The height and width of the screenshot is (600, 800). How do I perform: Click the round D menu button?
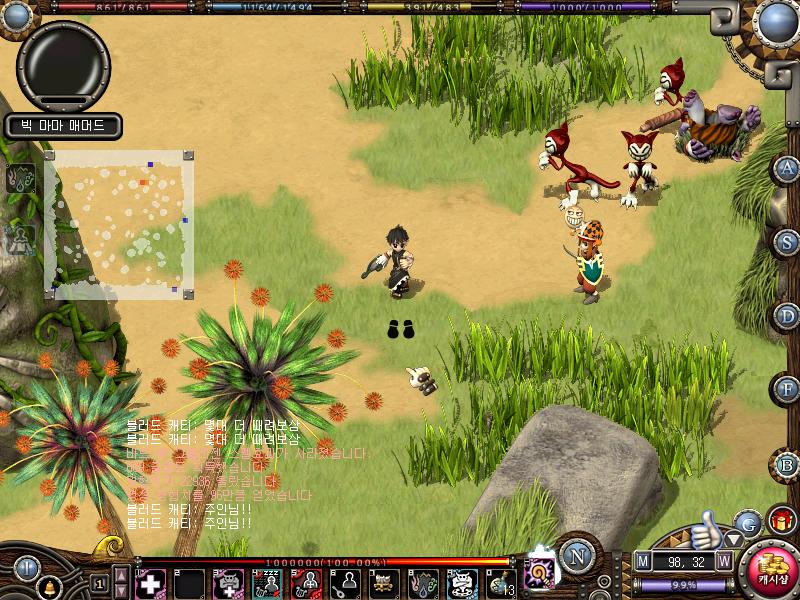(787, 315)
